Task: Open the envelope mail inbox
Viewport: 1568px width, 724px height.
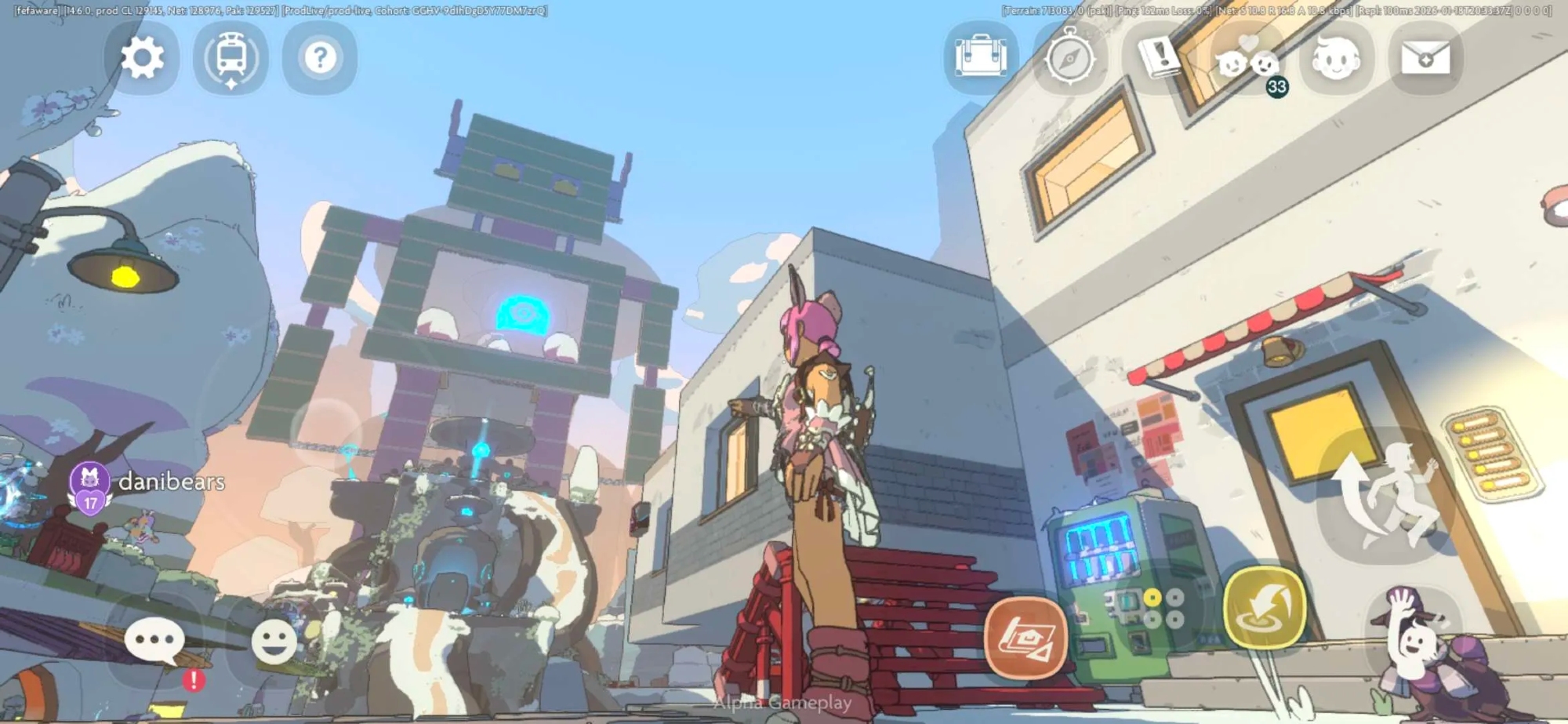Action: coord(1425,58)
